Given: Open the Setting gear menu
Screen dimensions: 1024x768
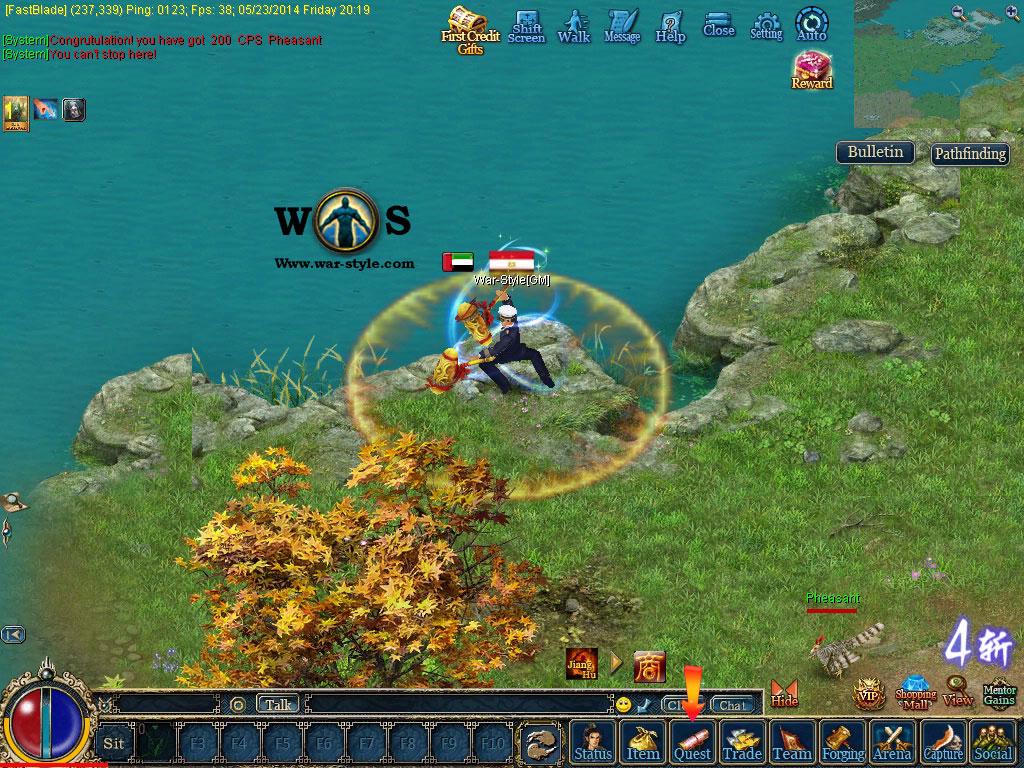Looking at the screenshot, I should 766,26.
